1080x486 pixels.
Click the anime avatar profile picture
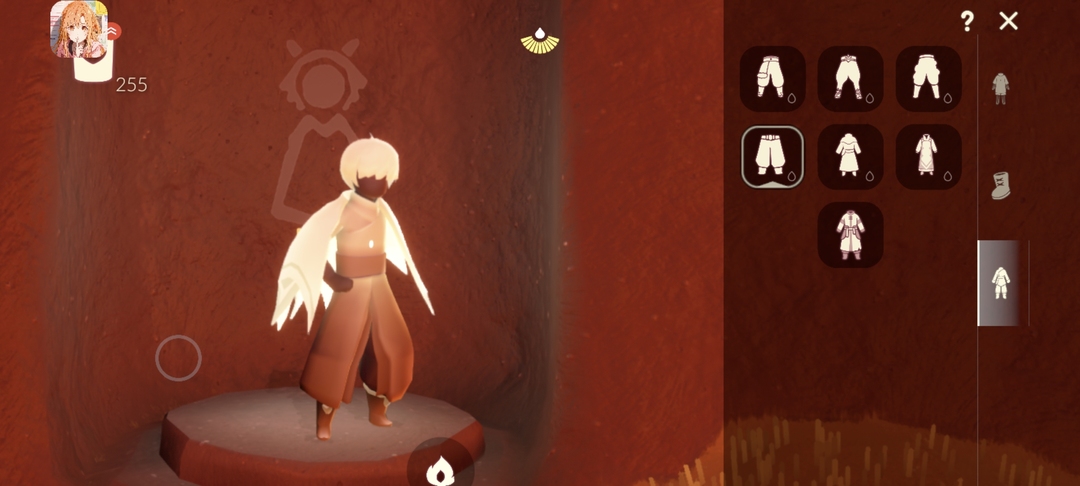[79, 29]
